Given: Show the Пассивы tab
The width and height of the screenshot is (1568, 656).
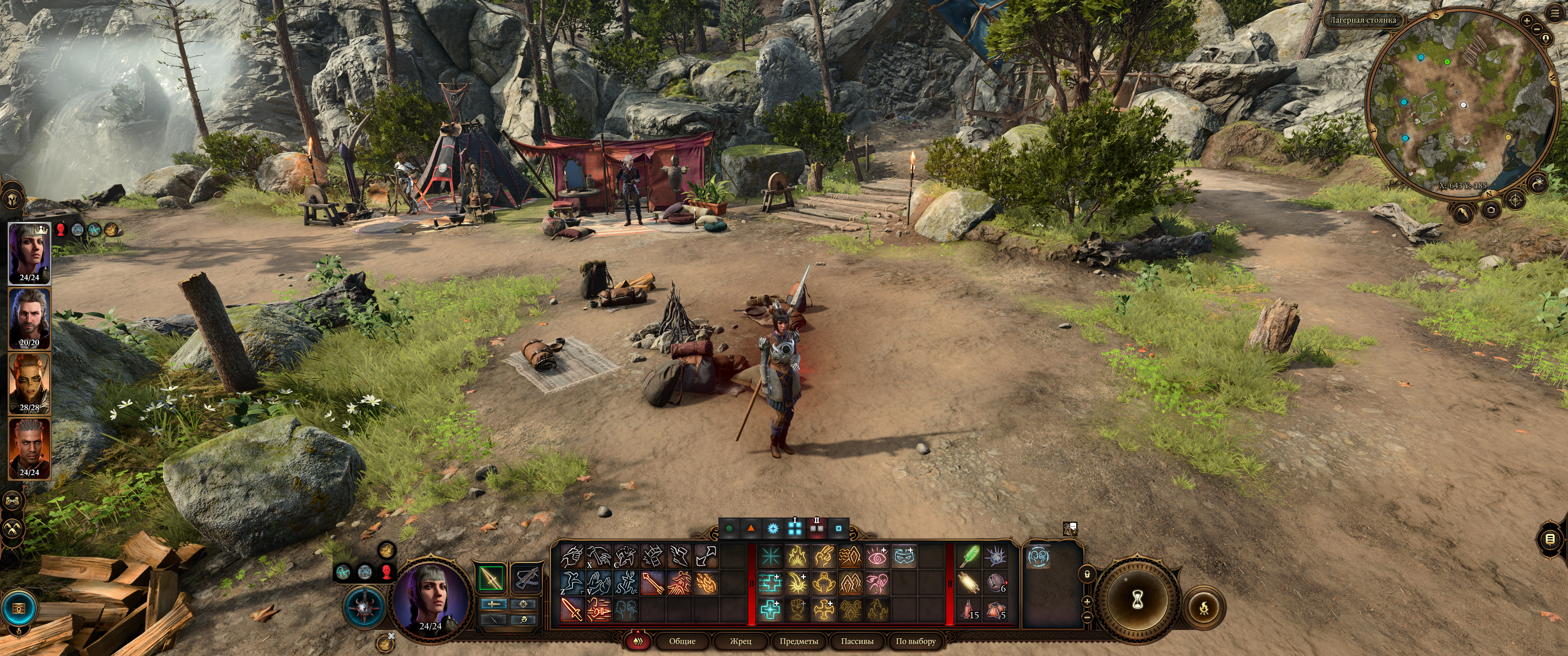Looking at the screenshot, I should click(x=856, y=641).
